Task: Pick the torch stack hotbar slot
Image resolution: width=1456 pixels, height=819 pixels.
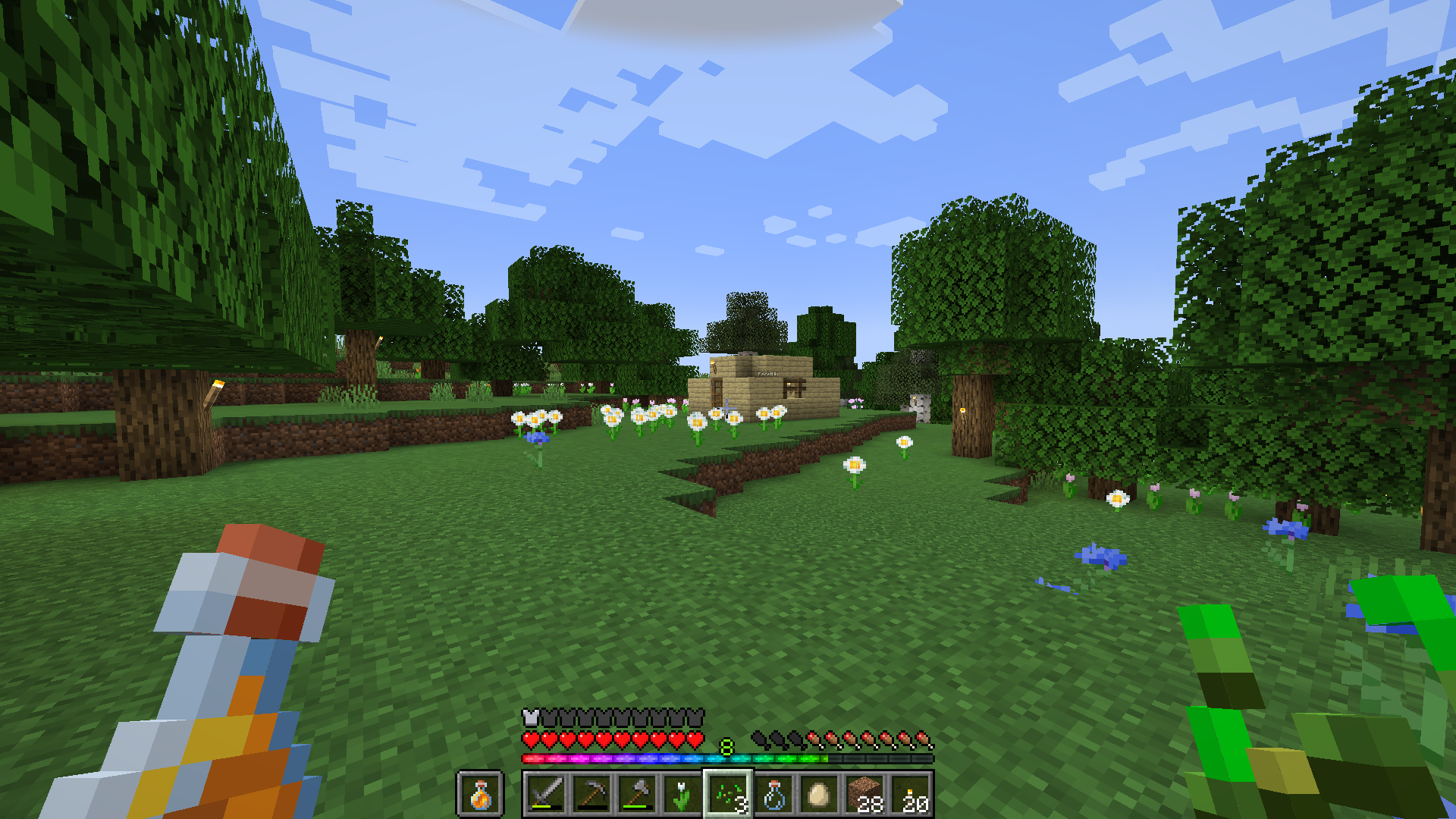Action: [910, 794]
